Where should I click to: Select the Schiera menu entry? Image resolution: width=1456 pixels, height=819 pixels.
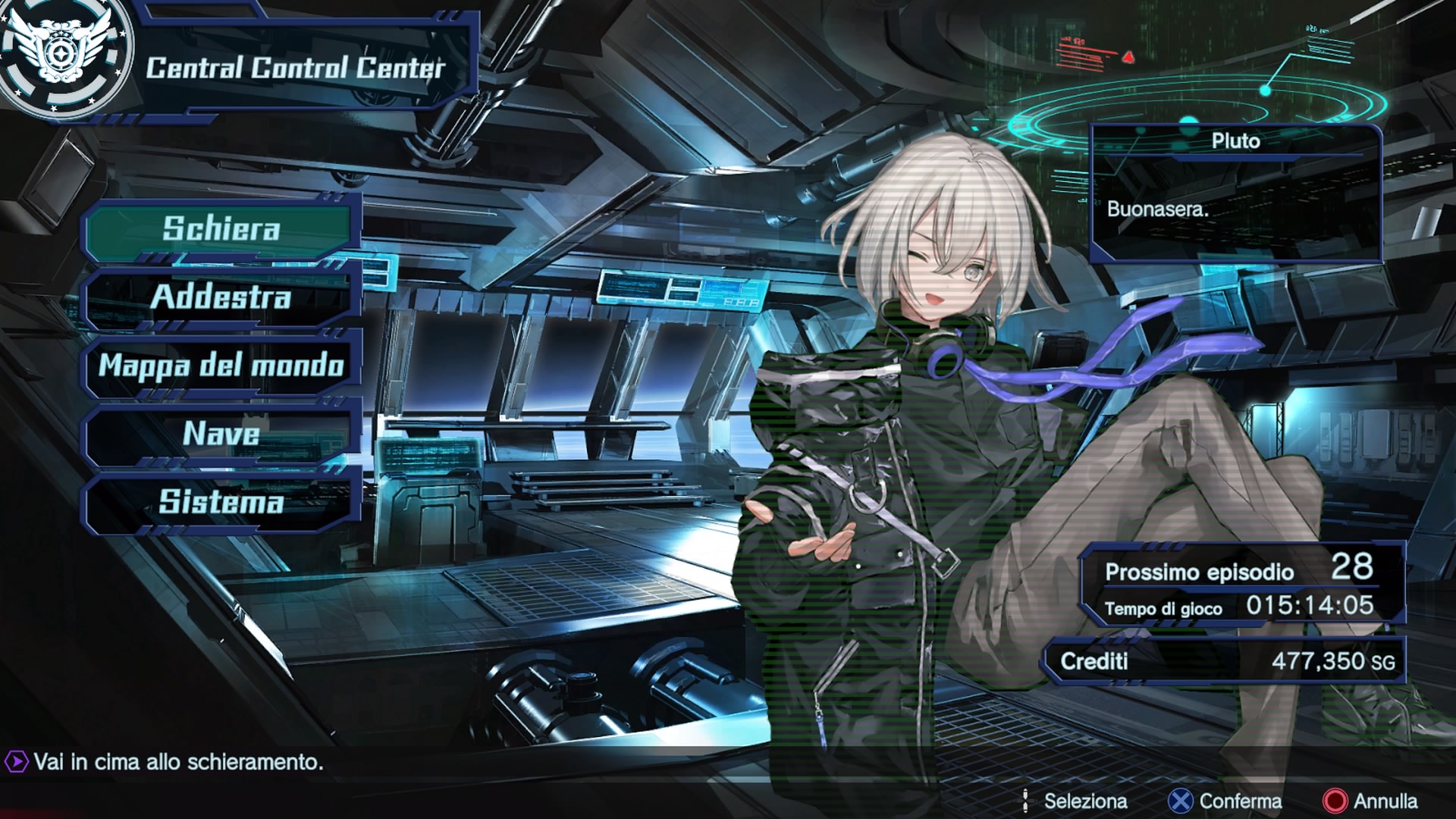pyautogui.click(x=221, y=228)
